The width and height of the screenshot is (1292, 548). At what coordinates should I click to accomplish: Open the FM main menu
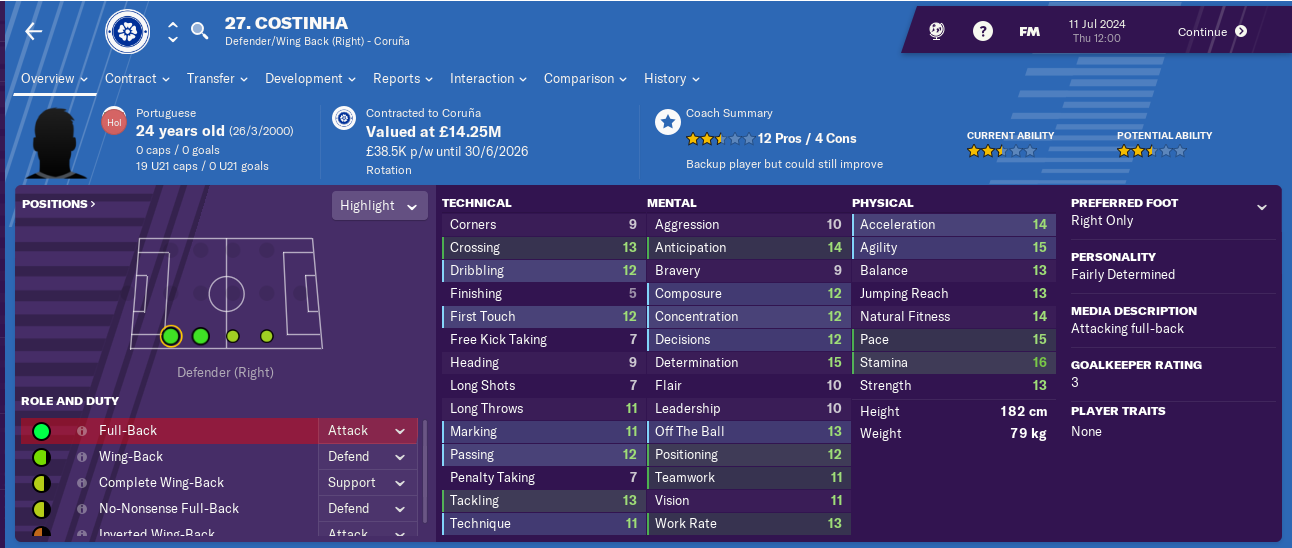(x=1029, y=31)
